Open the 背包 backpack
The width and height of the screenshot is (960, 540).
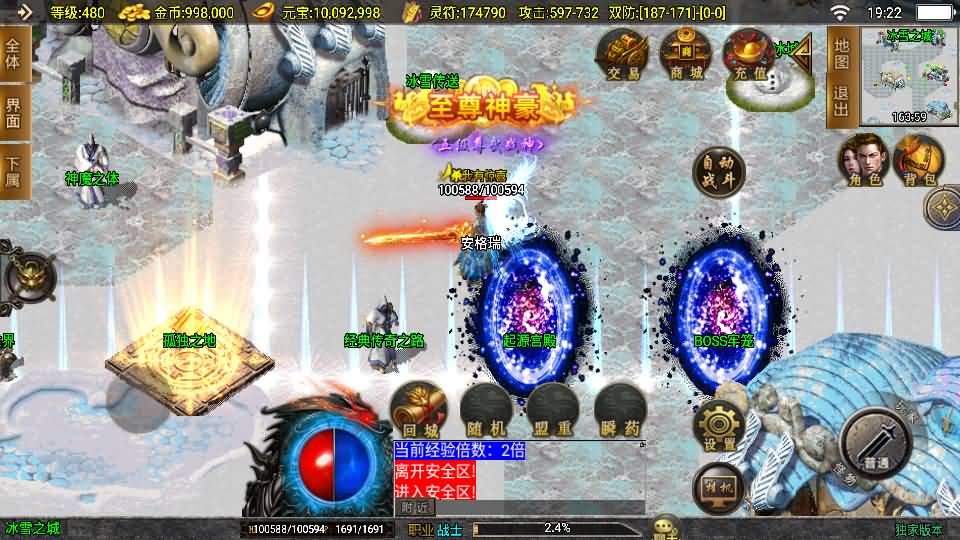click(918, 161)
